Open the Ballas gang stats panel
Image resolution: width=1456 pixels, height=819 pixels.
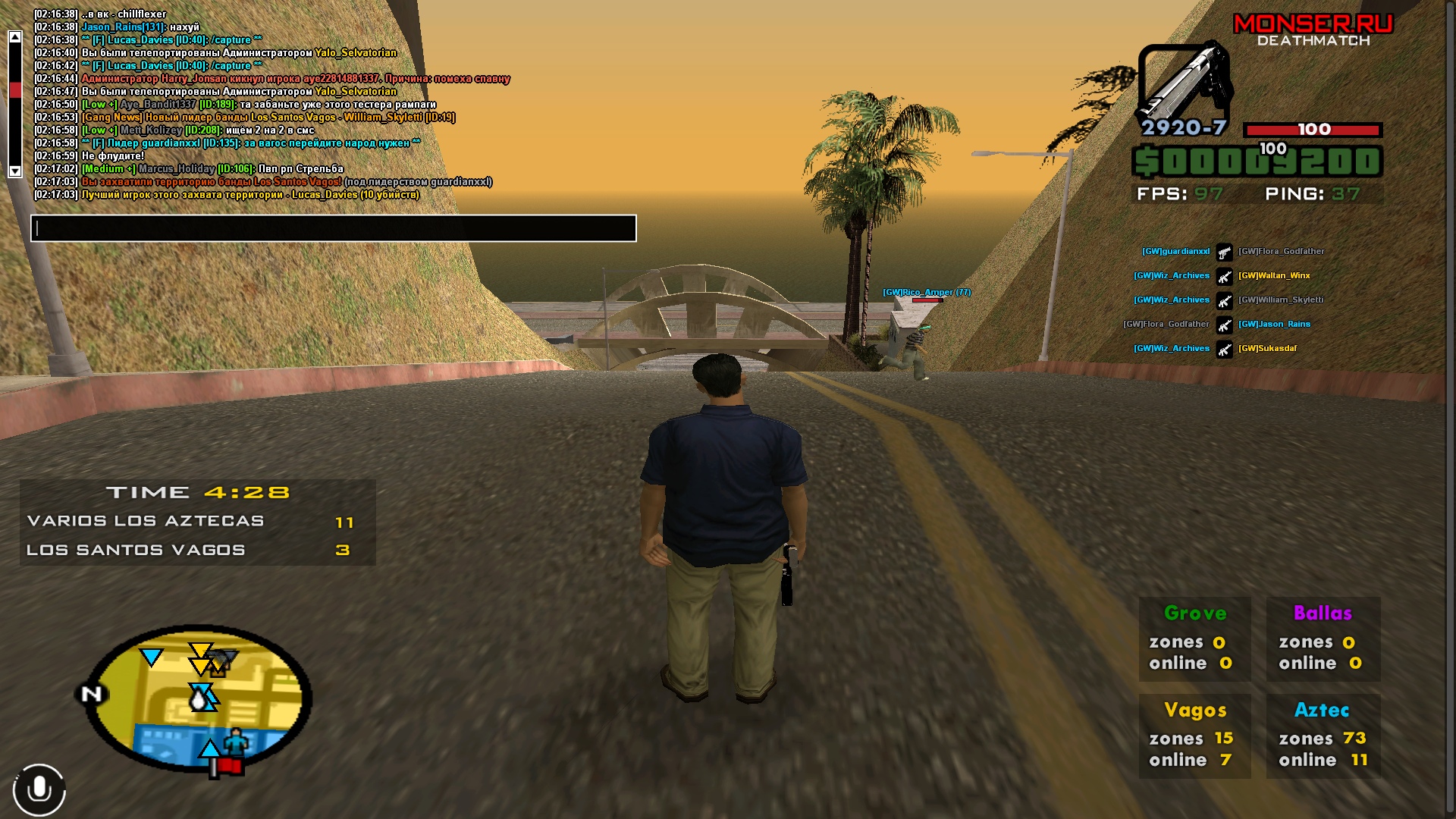click(x=1323, y=639)
